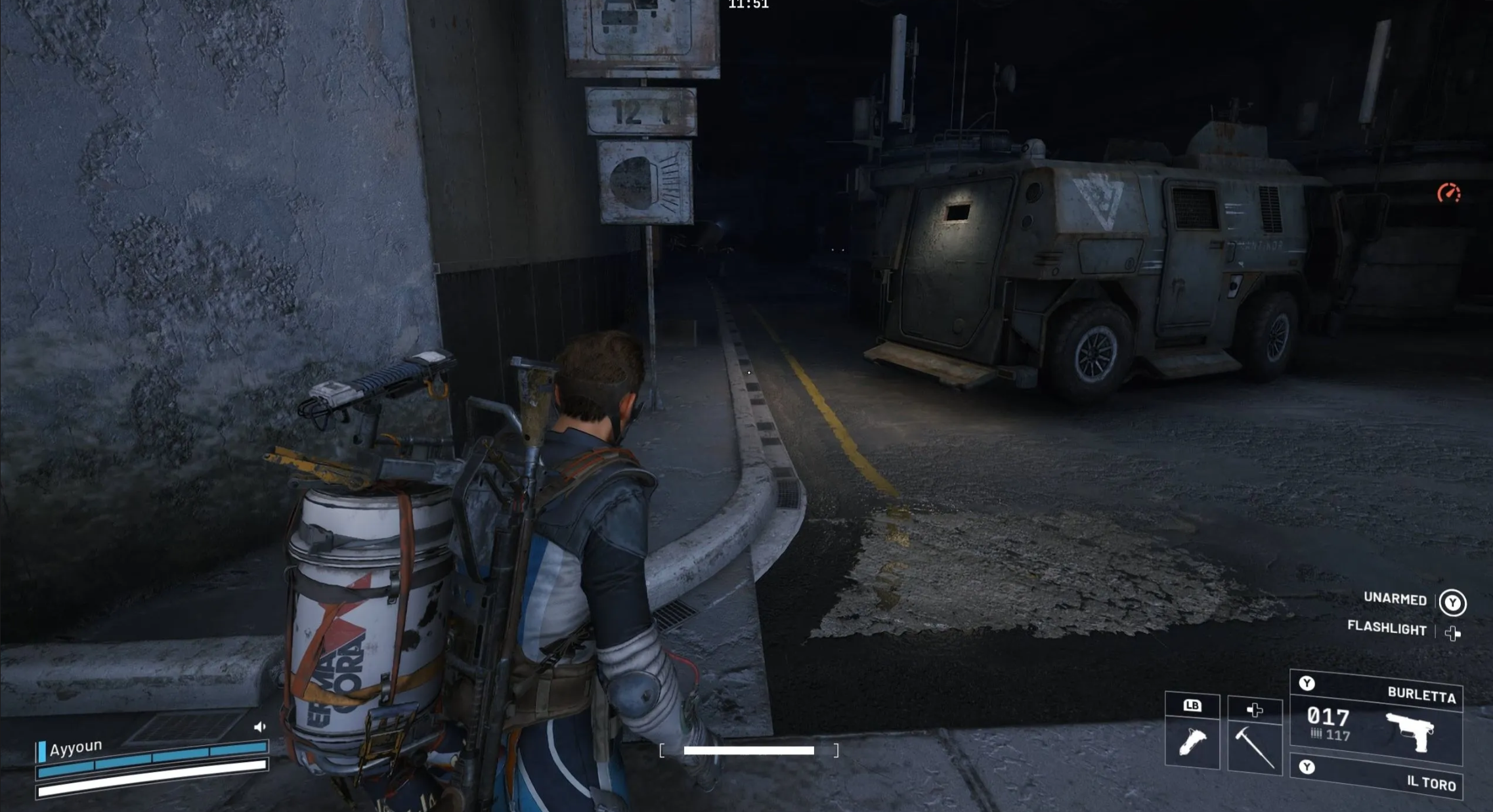Select the ice axe tool slot
Screen dimensions: 1493x812
coord(1254,746)
